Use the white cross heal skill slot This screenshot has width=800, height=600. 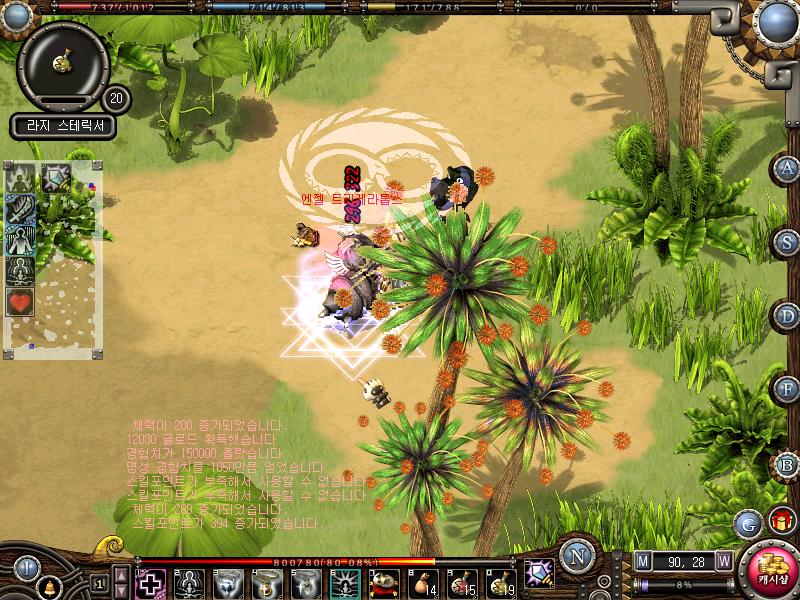tap(150, 582)
